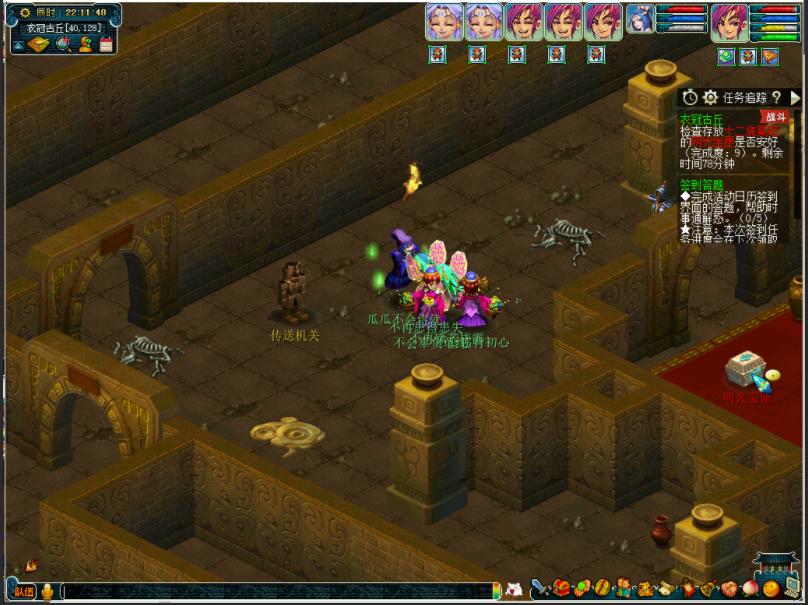Open the treasure chest inventory icon
This screenshot has height=605, width=808.
click(563, 588)
